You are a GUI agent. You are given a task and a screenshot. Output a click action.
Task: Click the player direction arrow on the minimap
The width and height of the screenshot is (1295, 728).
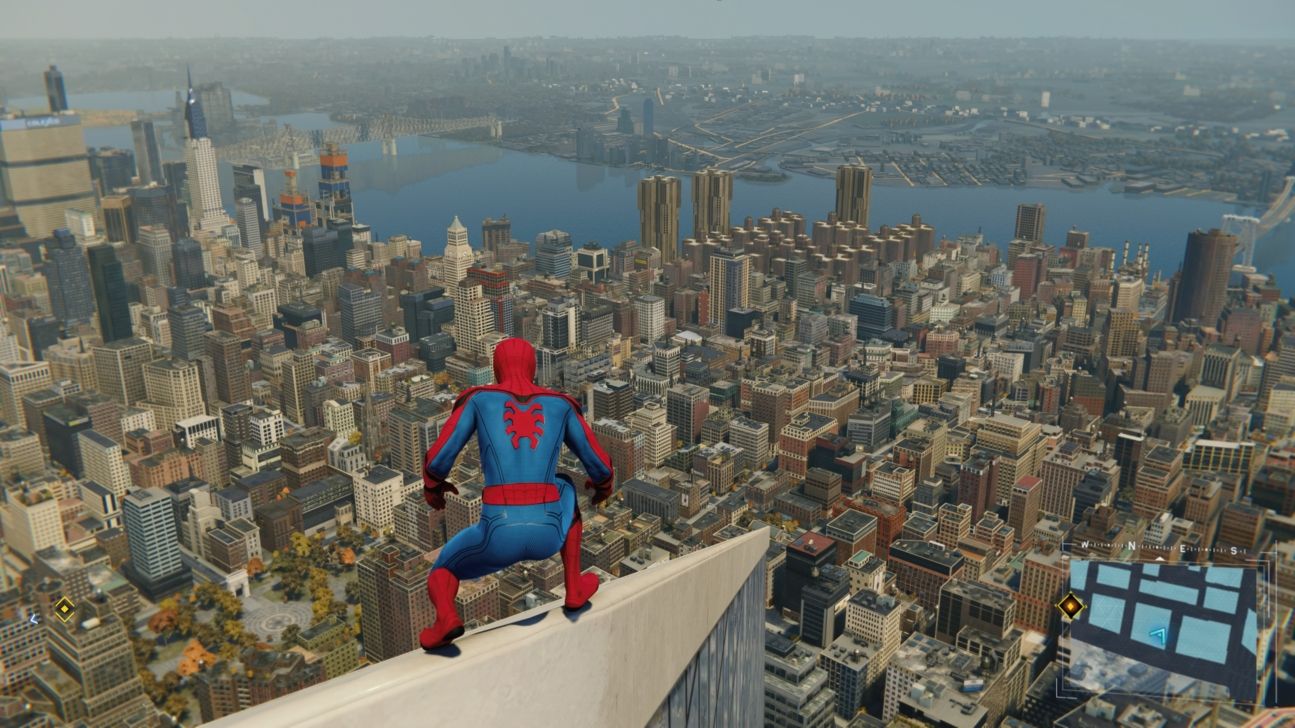(x=1158, y=634)
